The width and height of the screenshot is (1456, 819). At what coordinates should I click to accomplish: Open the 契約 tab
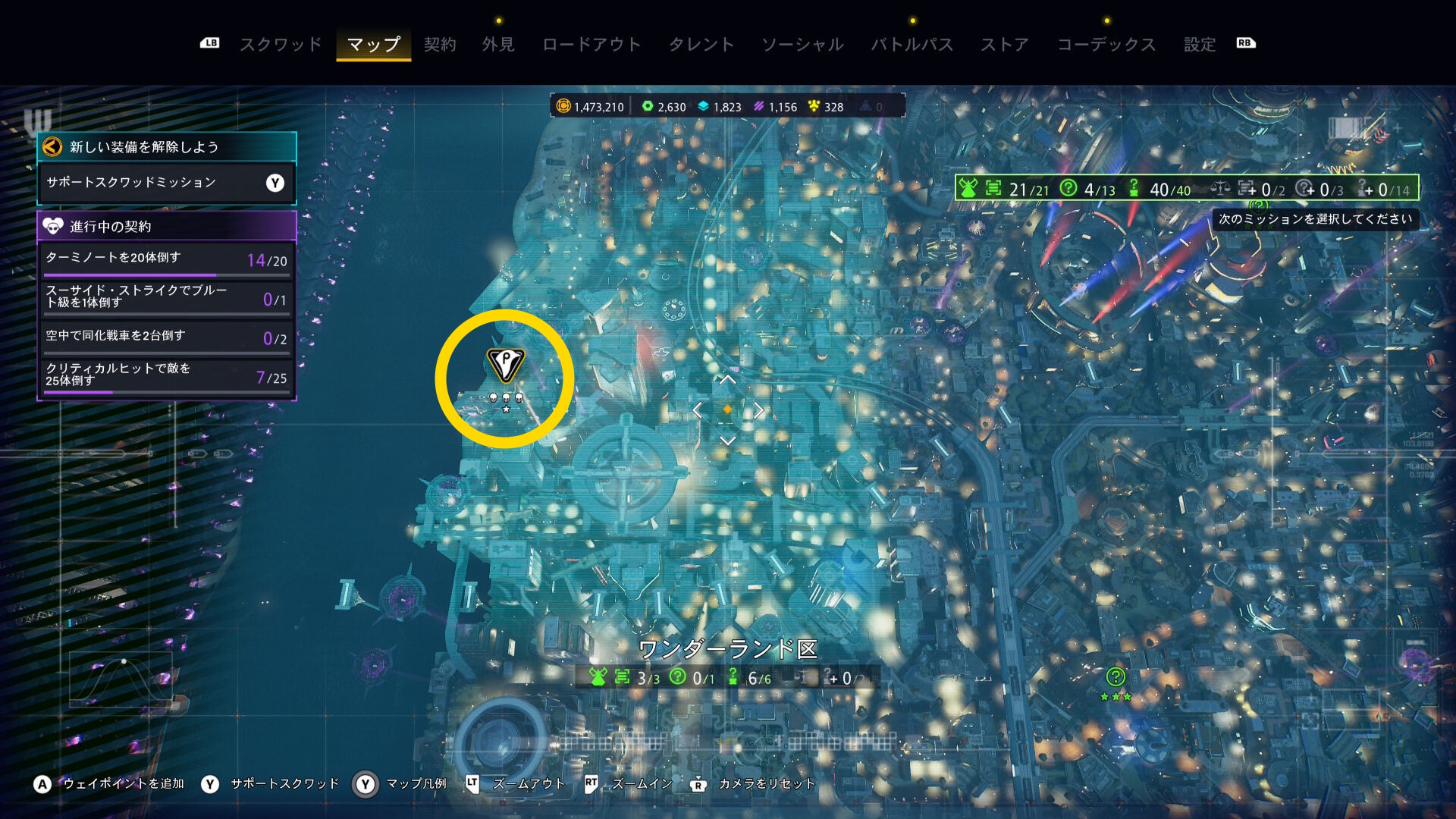(440, 45)
